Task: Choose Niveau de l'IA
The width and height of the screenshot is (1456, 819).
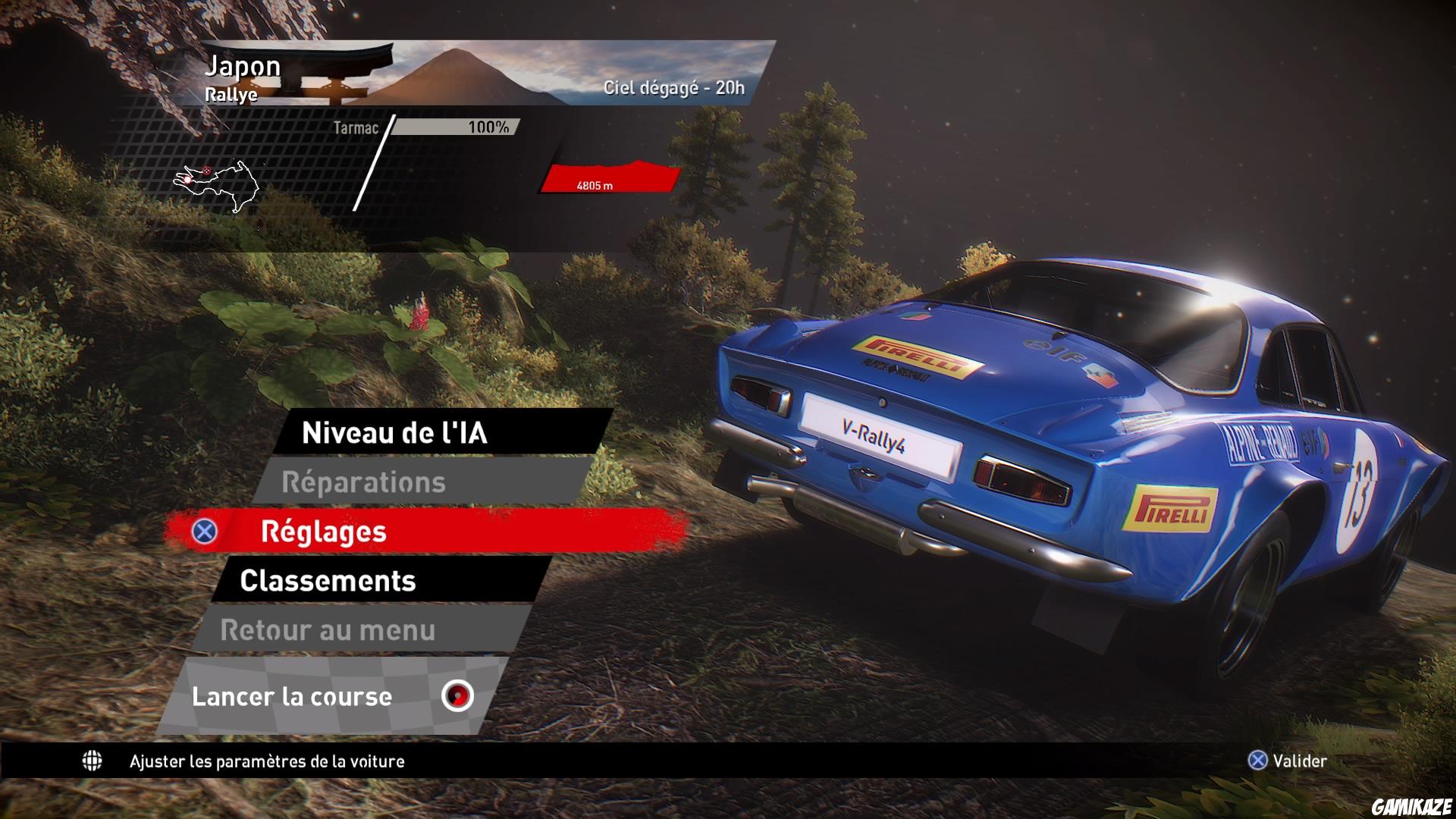Action: 394,434
